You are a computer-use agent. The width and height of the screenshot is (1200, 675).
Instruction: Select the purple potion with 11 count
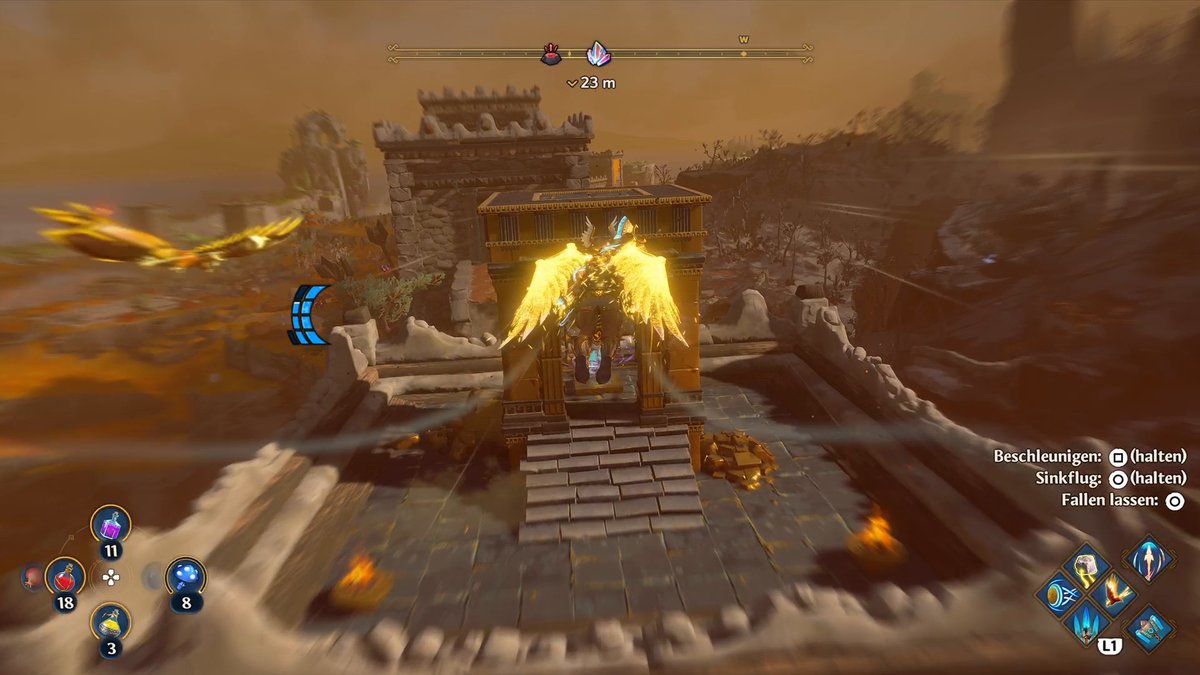tap(110, 524)
